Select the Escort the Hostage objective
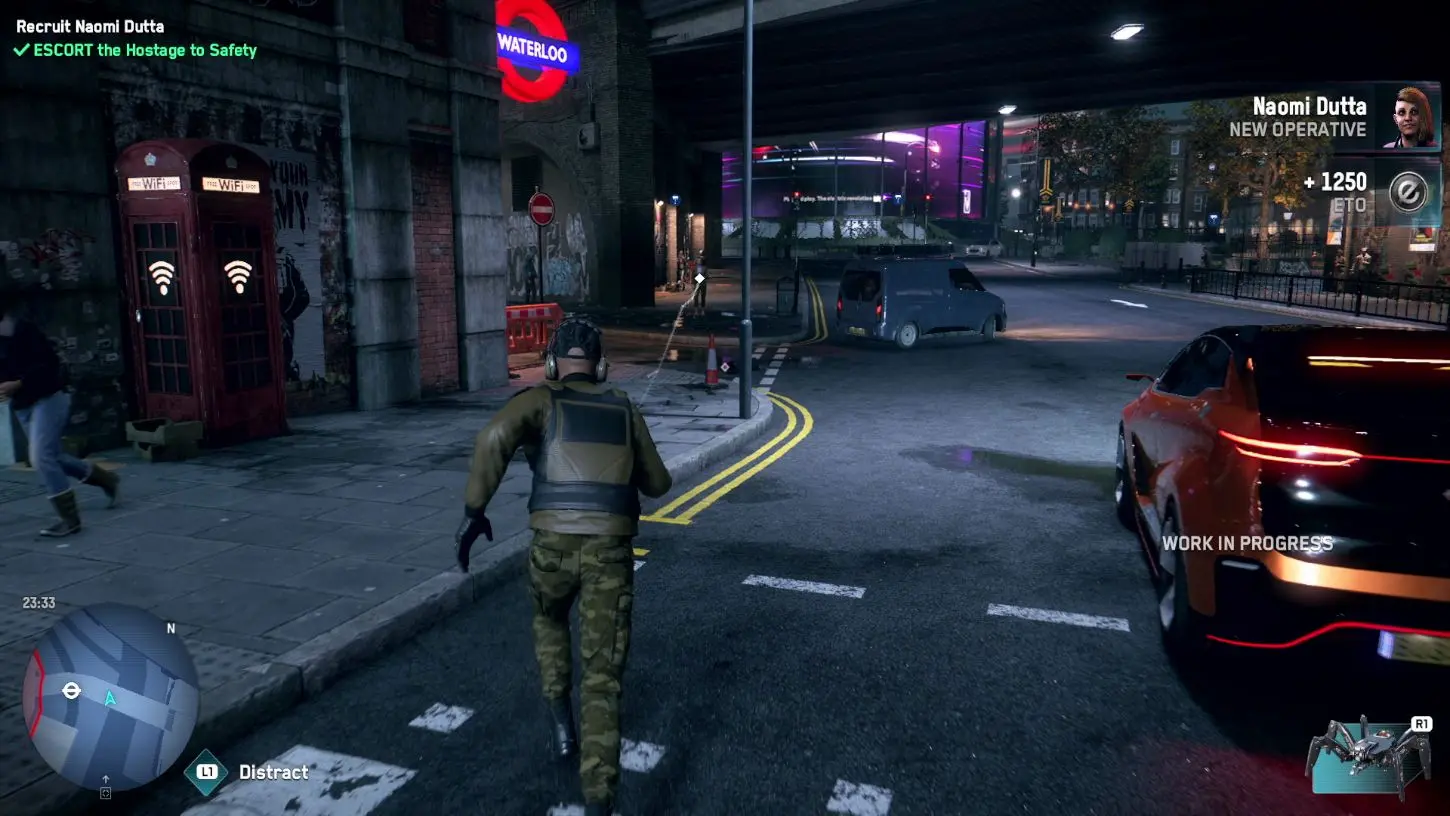Image resolution: width=1450 pixels, height=816 pixels. 135,50
